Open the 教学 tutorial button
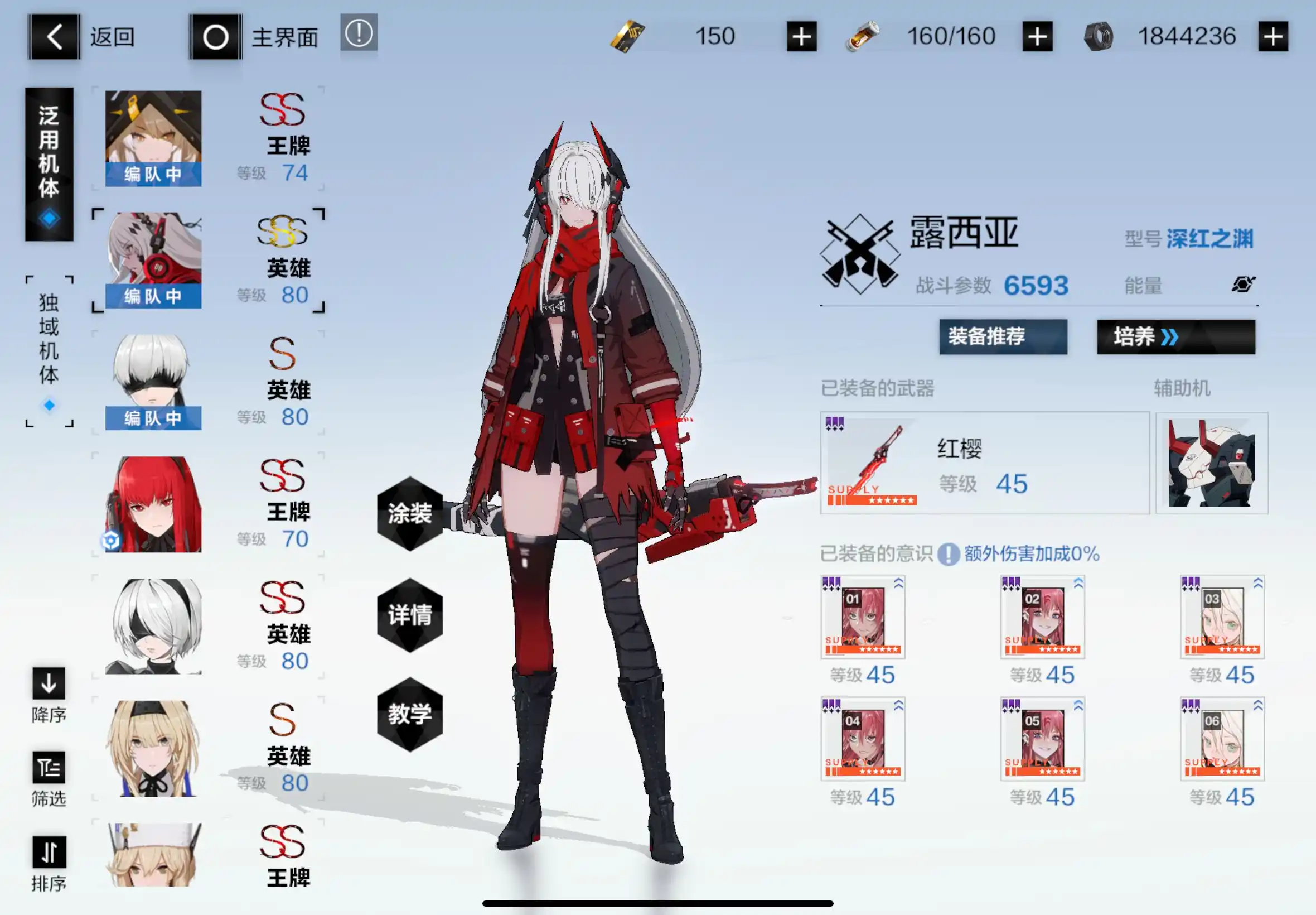This screenshot has width=1316, height=915. point(410,714)
